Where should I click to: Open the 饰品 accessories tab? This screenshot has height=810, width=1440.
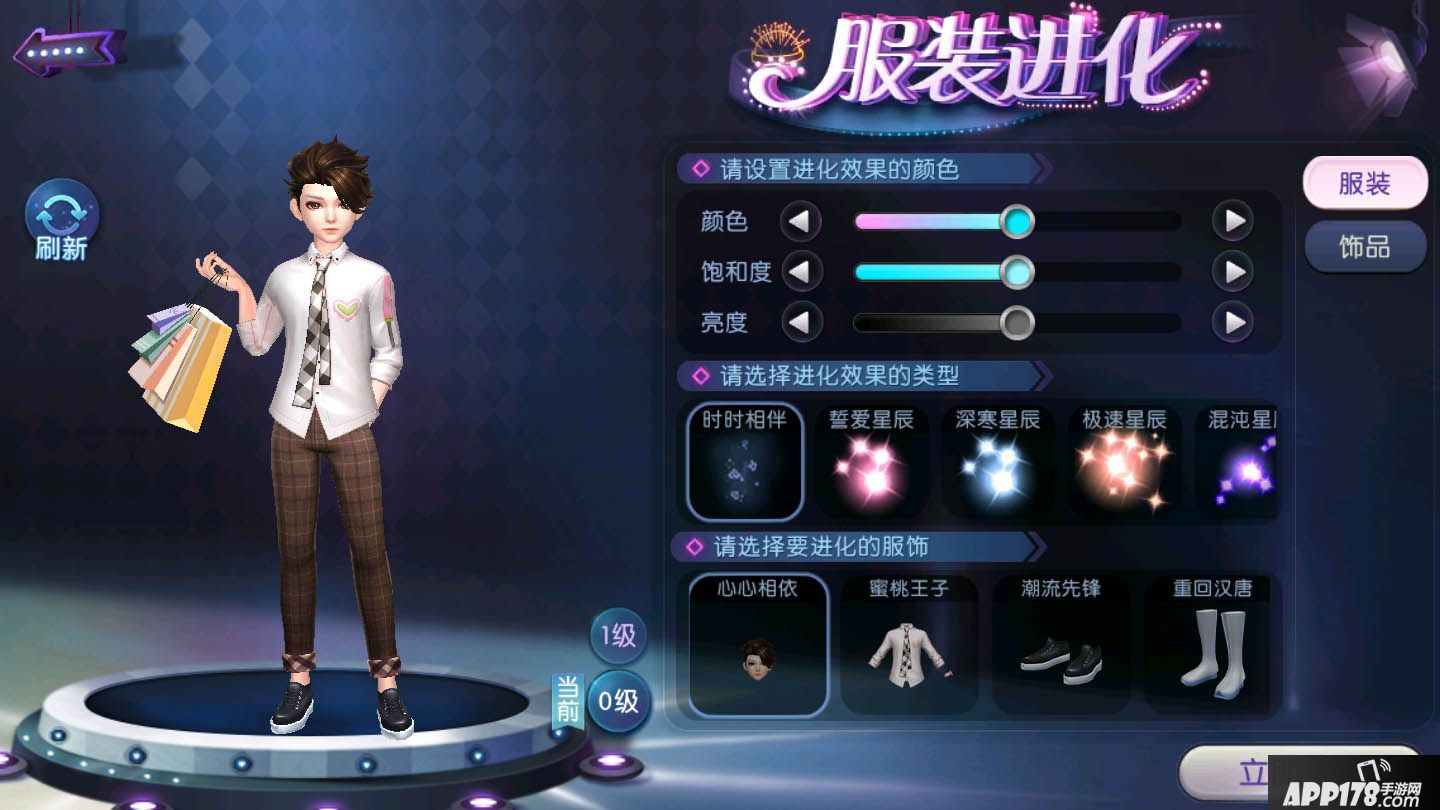(x=1365, y=247)
